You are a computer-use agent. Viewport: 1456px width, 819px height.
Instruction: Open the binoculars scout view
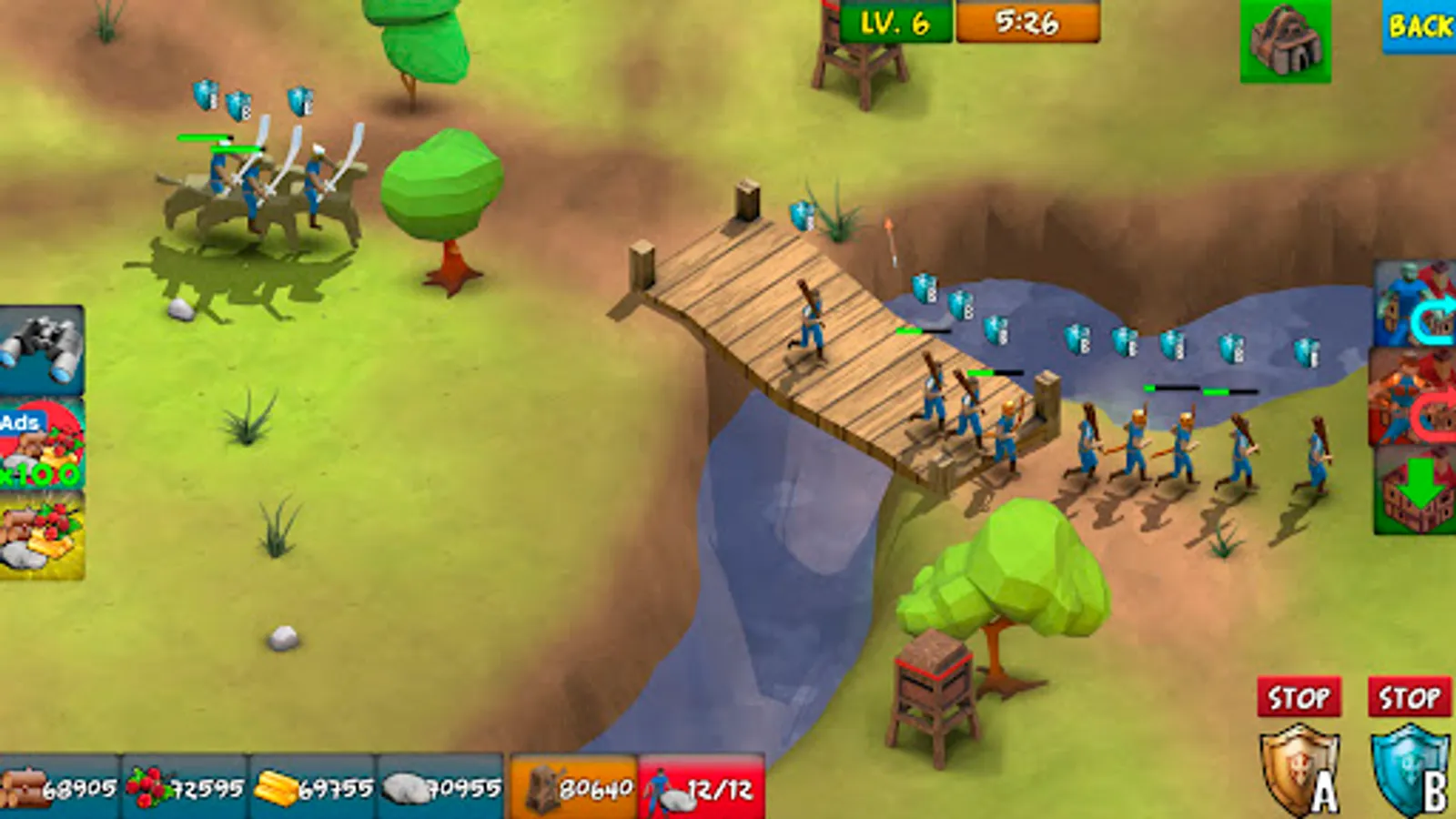(x=41, y=350)
